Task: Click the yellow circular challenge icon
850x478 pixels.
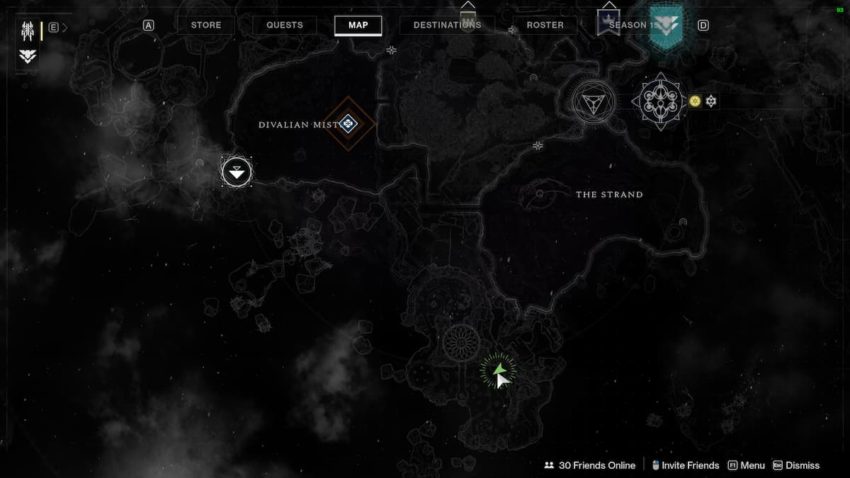Action: click(x=695, y=101)
